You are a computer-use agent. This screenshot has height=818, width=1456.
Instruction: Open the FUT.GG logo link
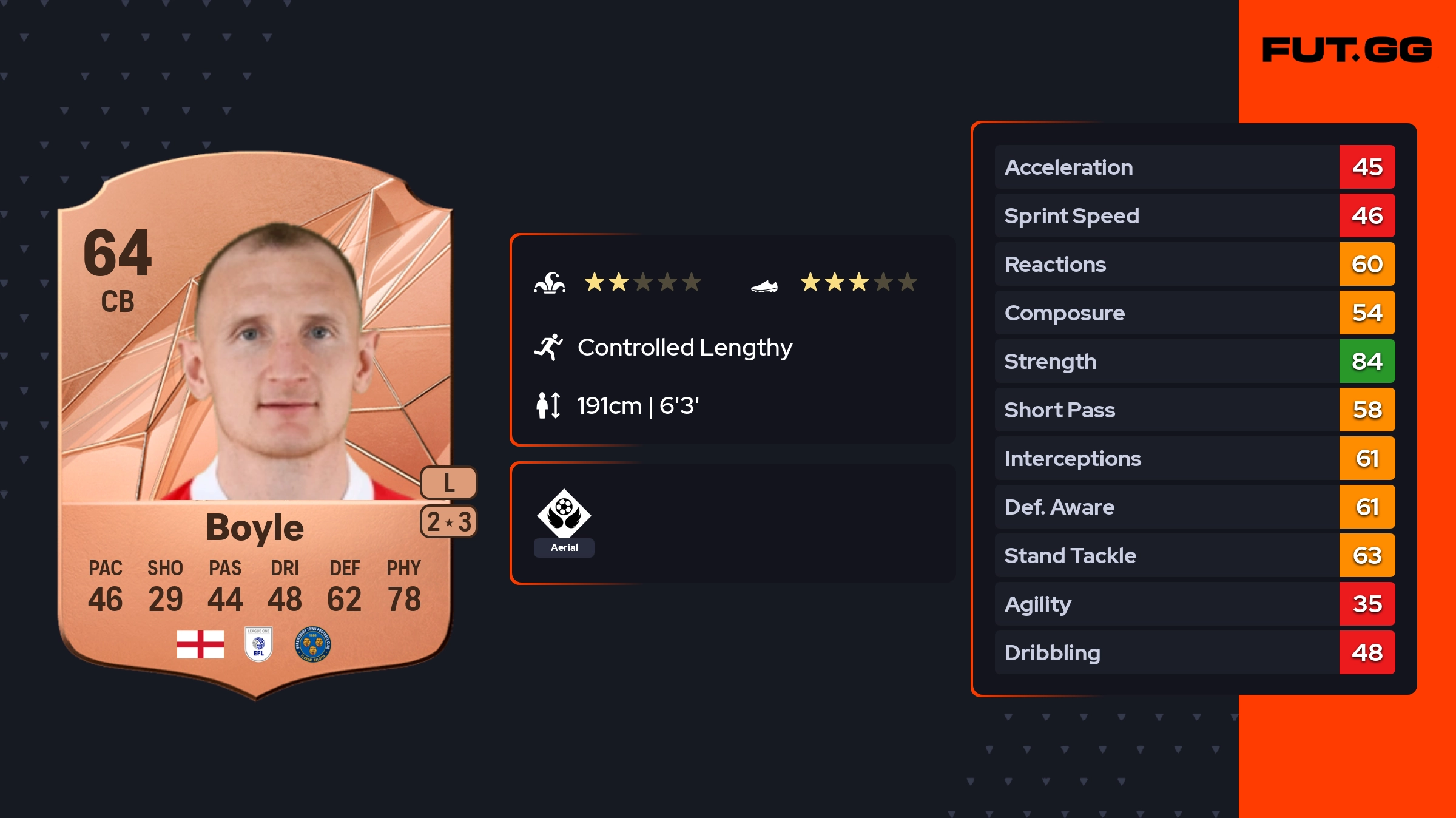(x=1347, y=50)
